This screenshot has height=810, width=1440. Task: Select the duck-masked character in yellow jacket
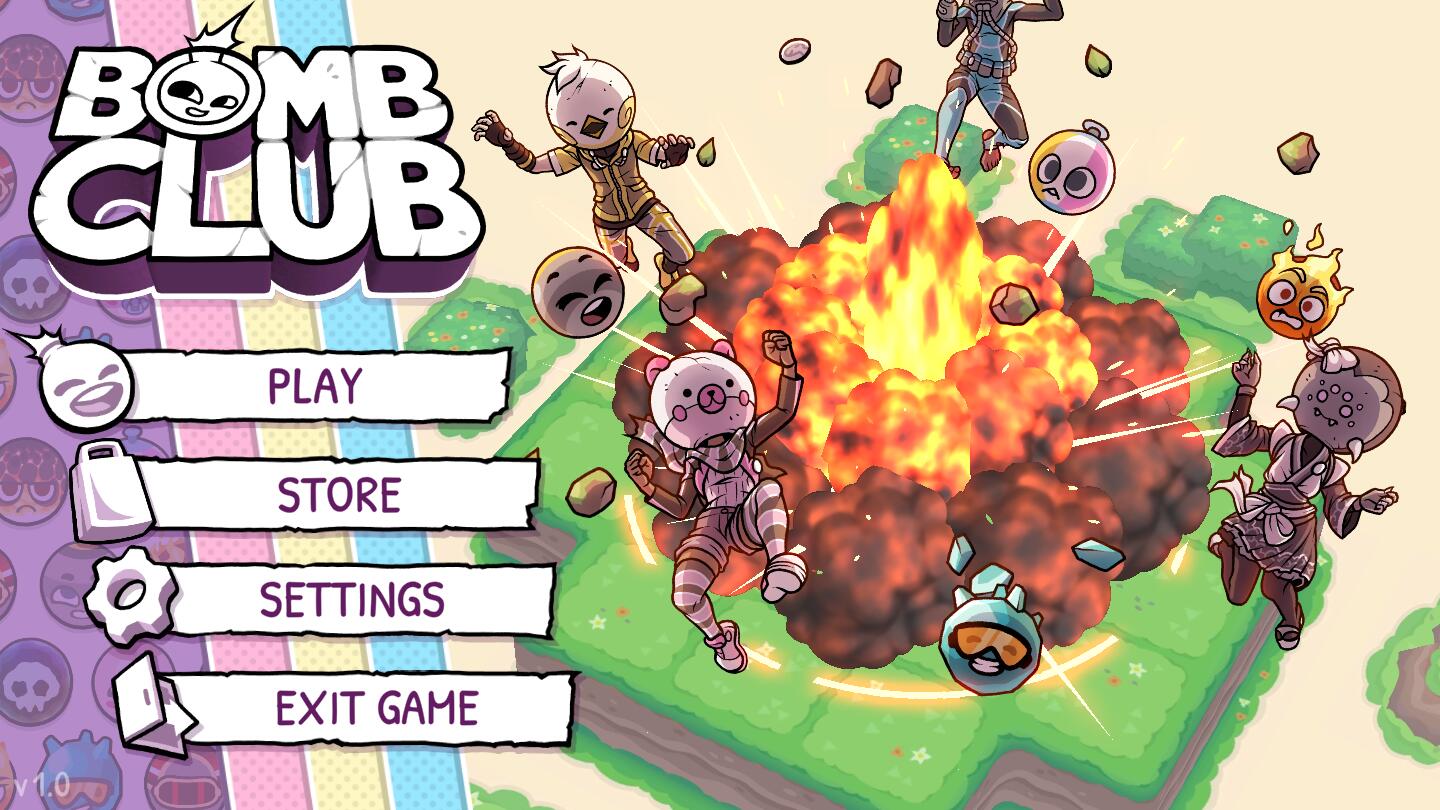coord(600,160)
